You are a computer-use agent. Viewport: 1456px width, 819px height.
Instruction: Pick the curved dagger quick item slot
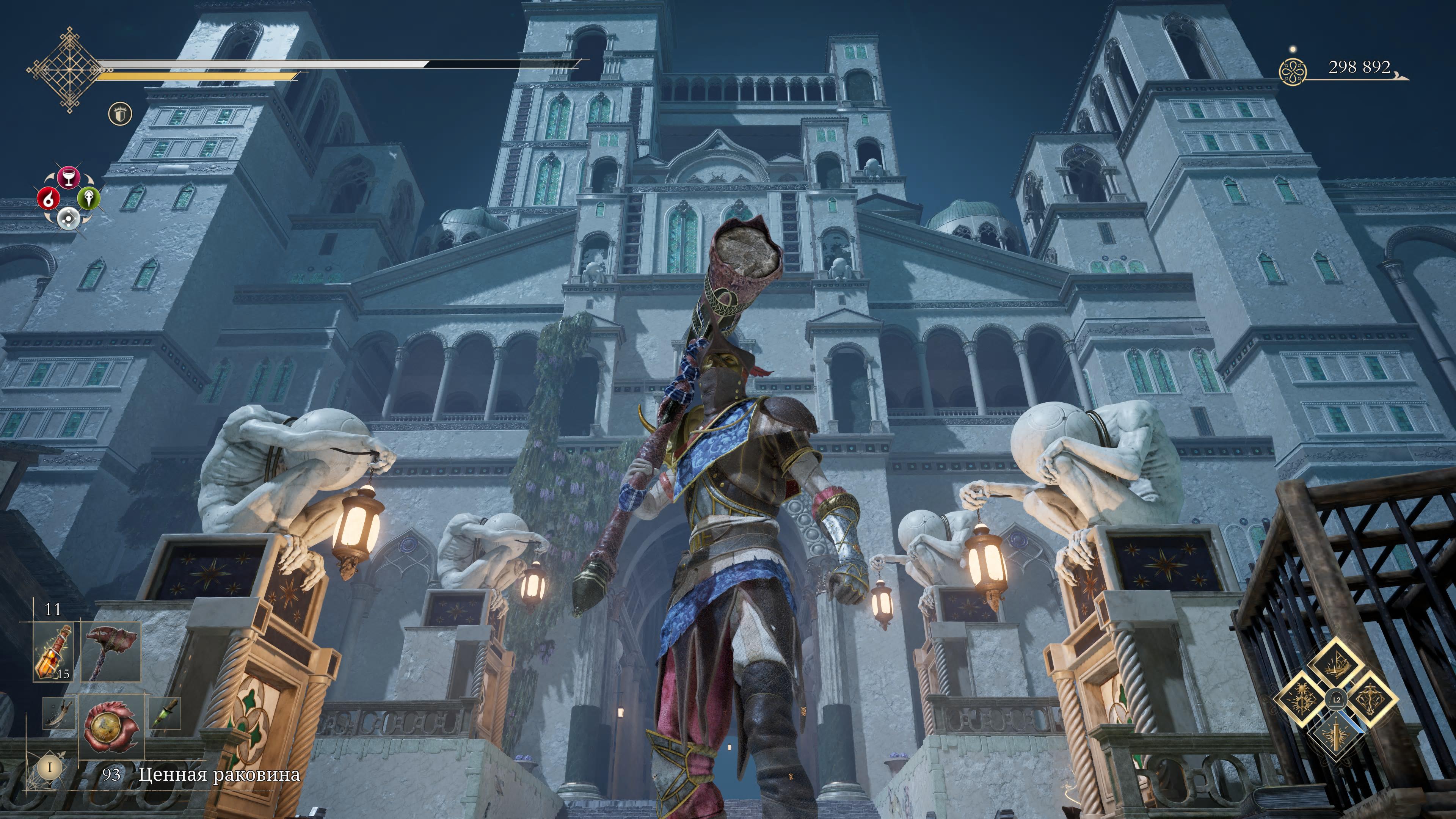(58, 713)
